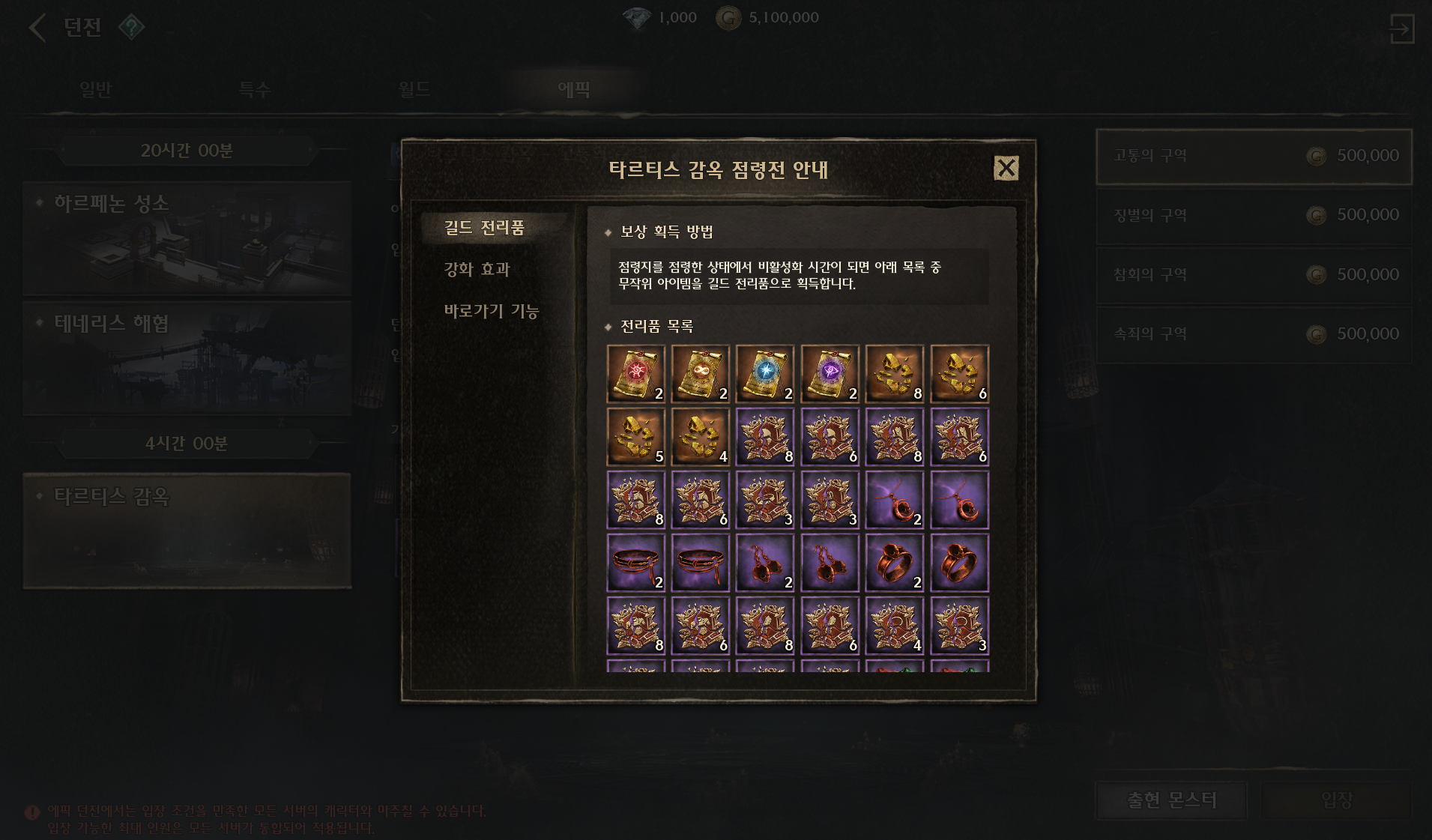
Task: Switch to 바로가기 기능 section
Action: [x=491, y=311]
